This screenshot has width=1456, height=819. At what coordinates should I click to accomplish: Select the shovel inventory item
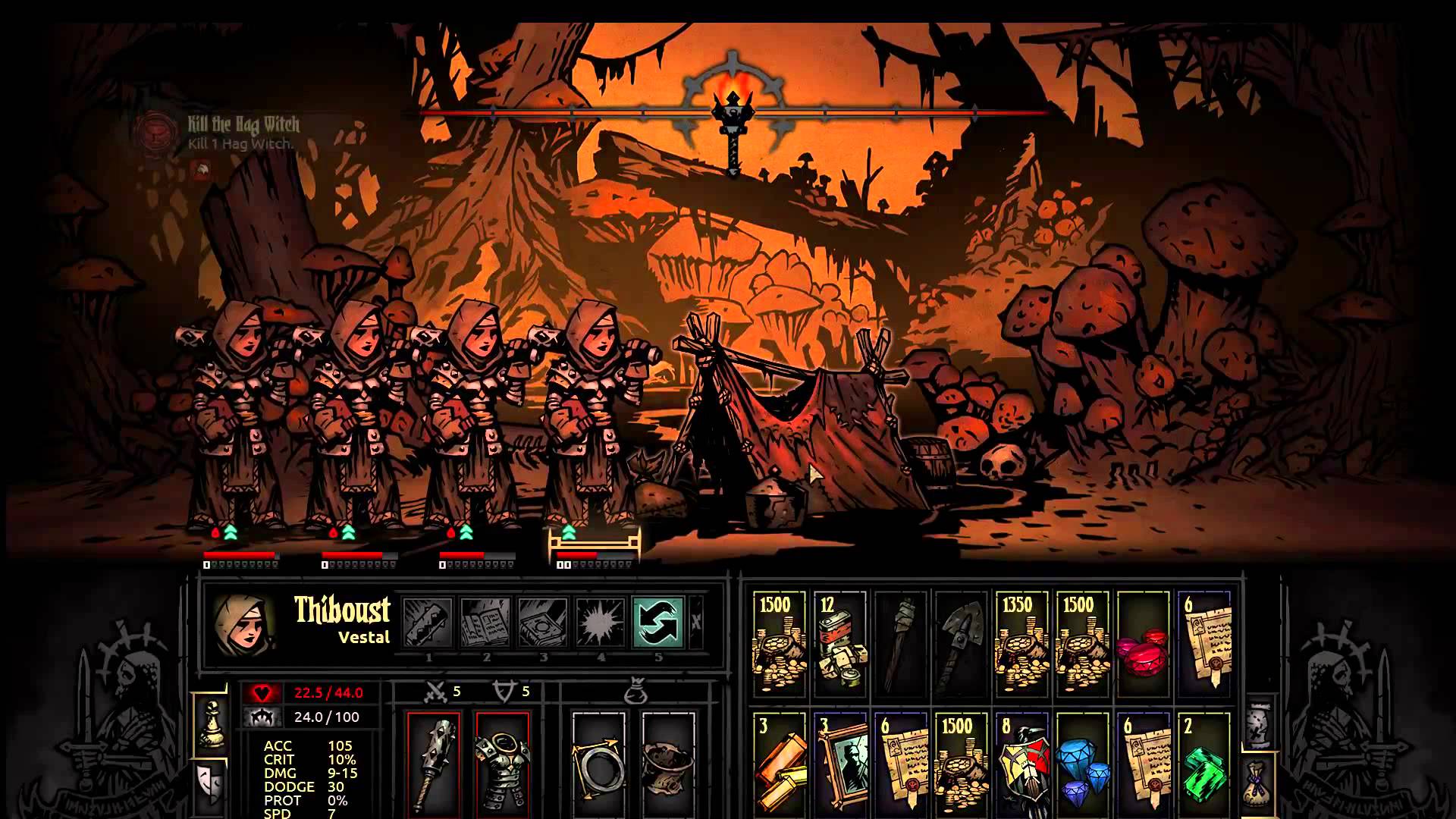962,645
